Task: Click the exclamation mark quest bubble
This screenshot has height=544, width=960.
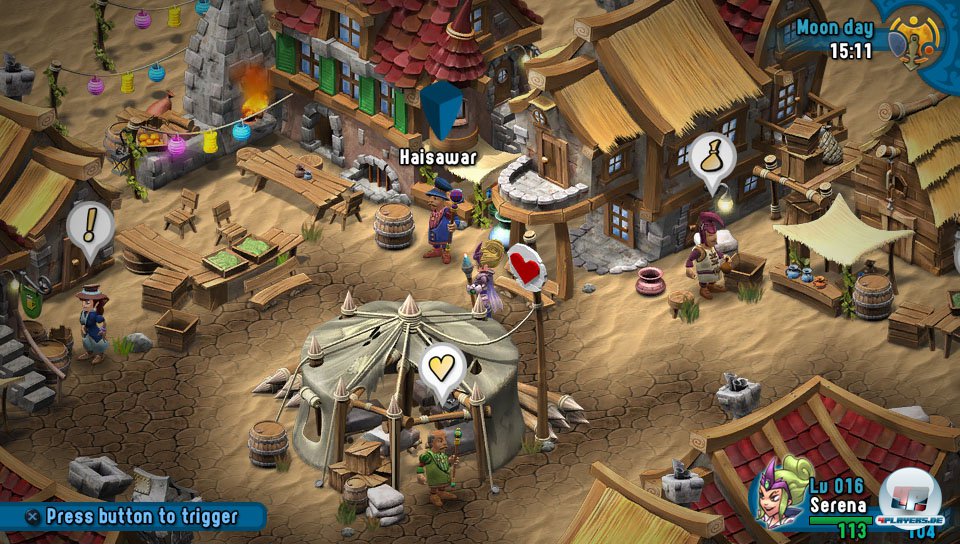Action: (x=88, y=227)
